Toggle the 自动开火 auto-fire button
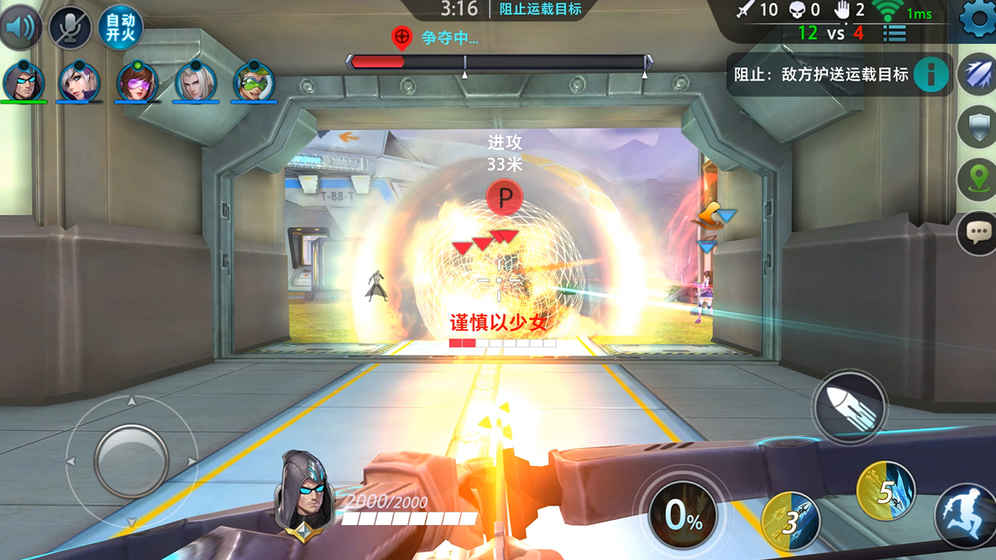The image size is (996, 560). point(120,27)
